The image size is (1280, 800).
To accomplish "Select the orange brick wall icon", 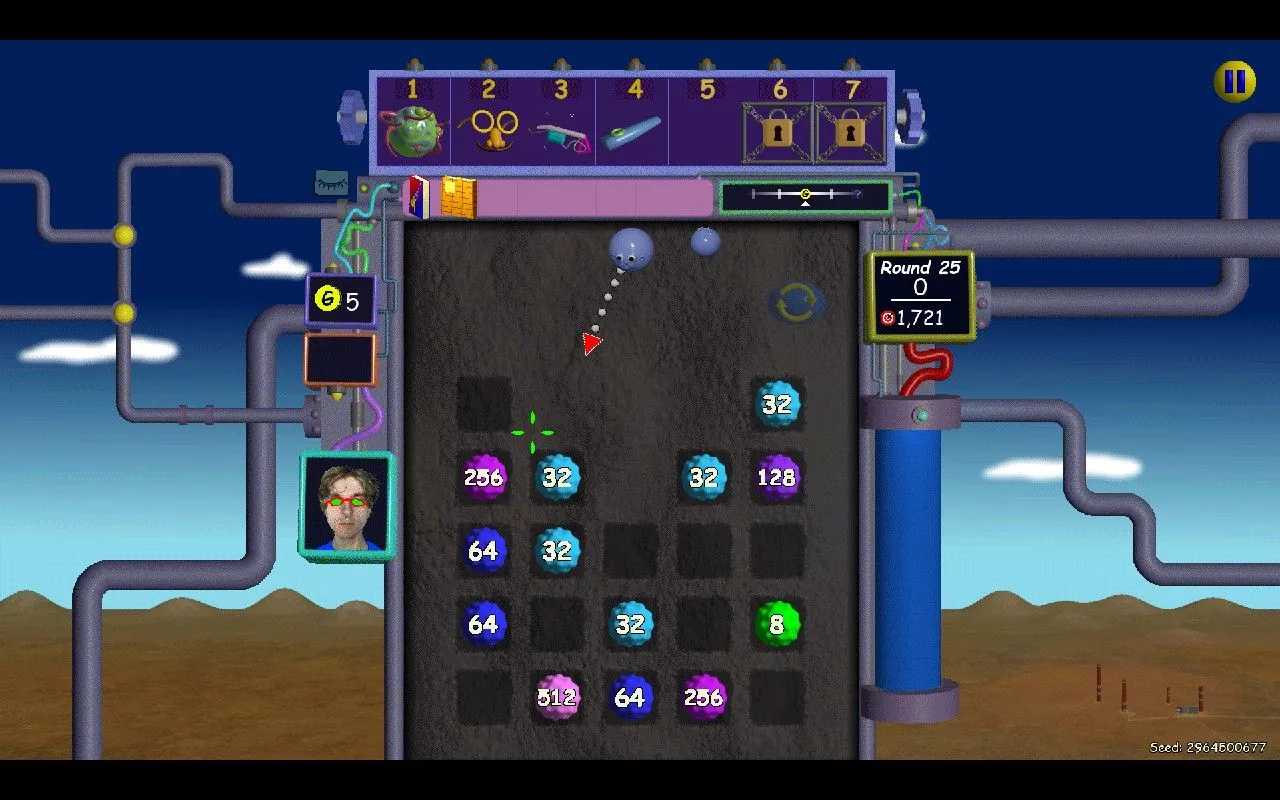I will point(458,197).
